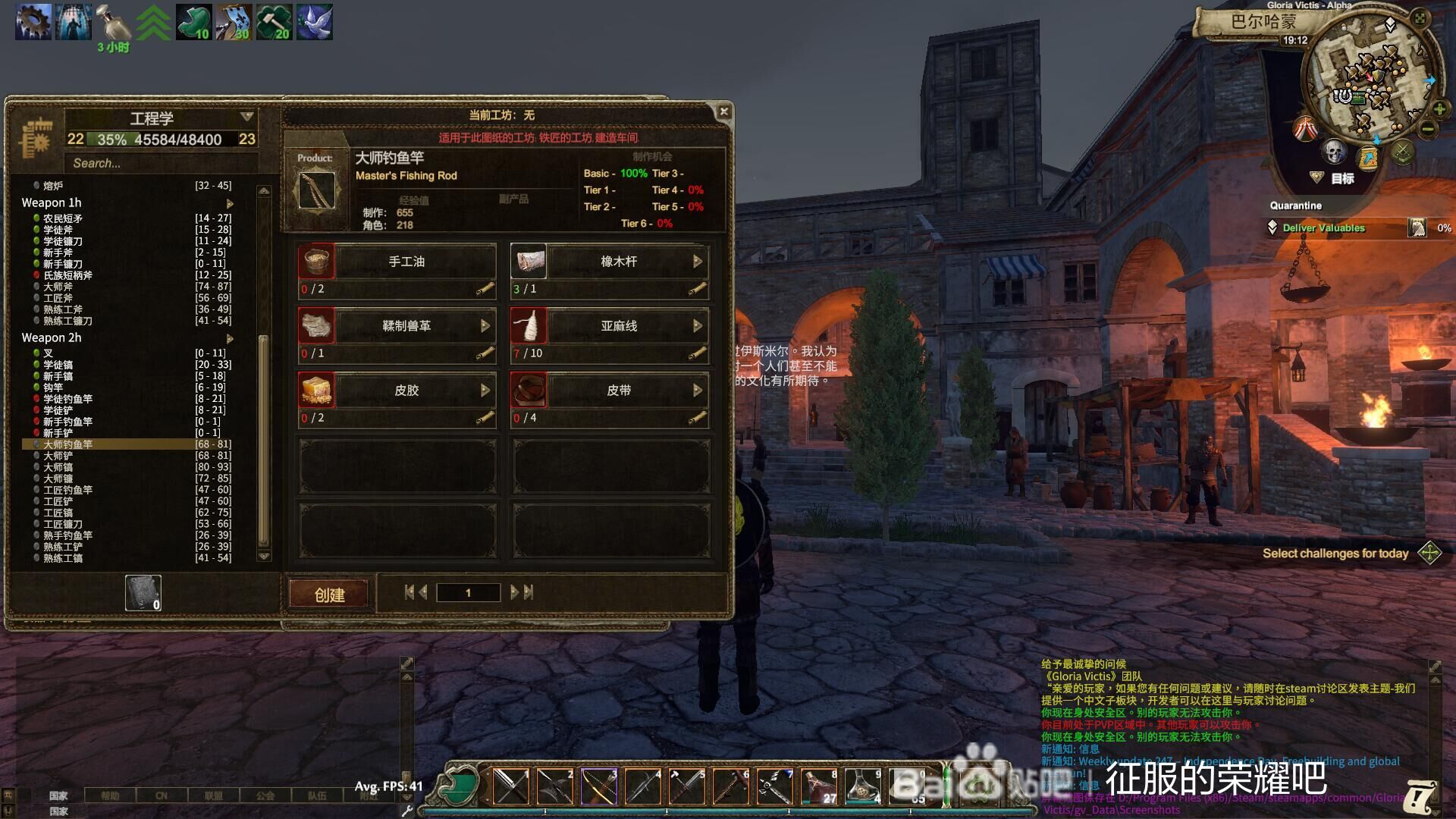This screenshot has width=1456, height=819.
Task: Choose the 皮带 ingredient slot
Action: (619, 391)
